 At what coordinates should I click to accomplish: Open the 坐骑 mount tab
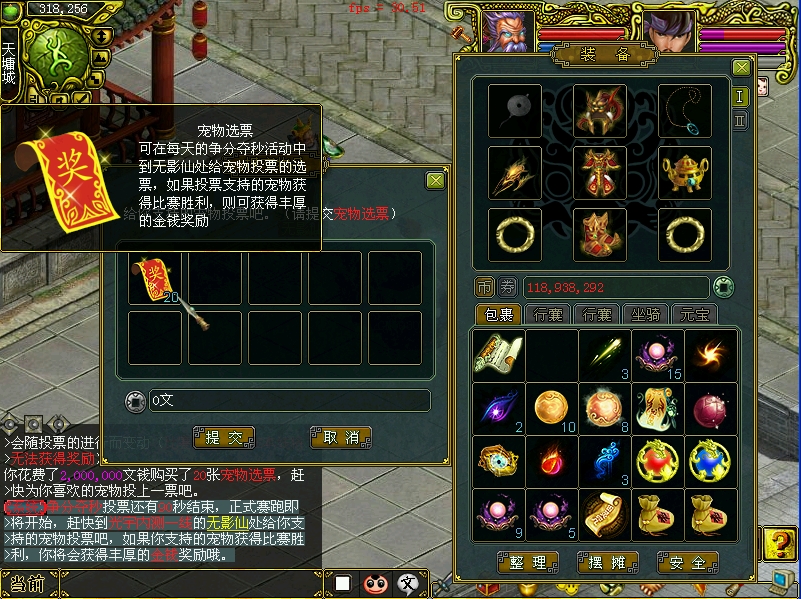tap(646, 314)
